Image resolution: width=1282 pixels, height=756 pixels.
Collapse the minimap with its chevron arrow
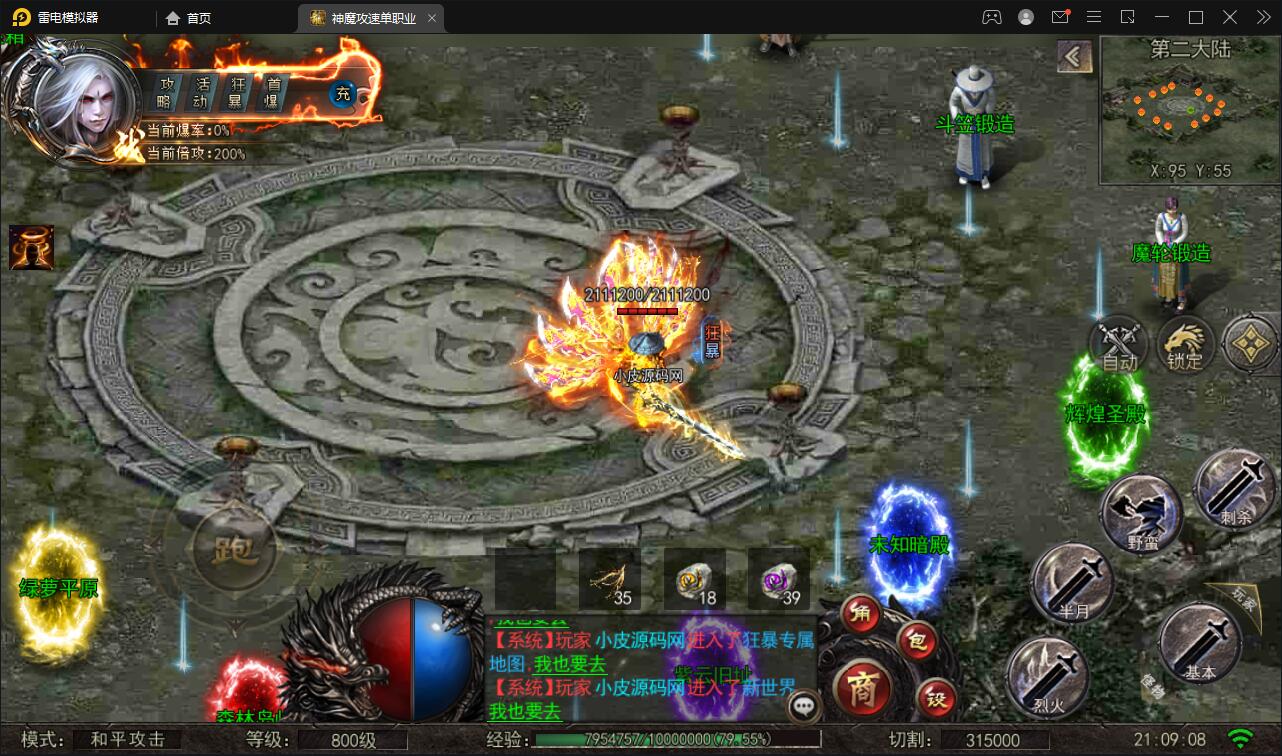point(1075,58)
